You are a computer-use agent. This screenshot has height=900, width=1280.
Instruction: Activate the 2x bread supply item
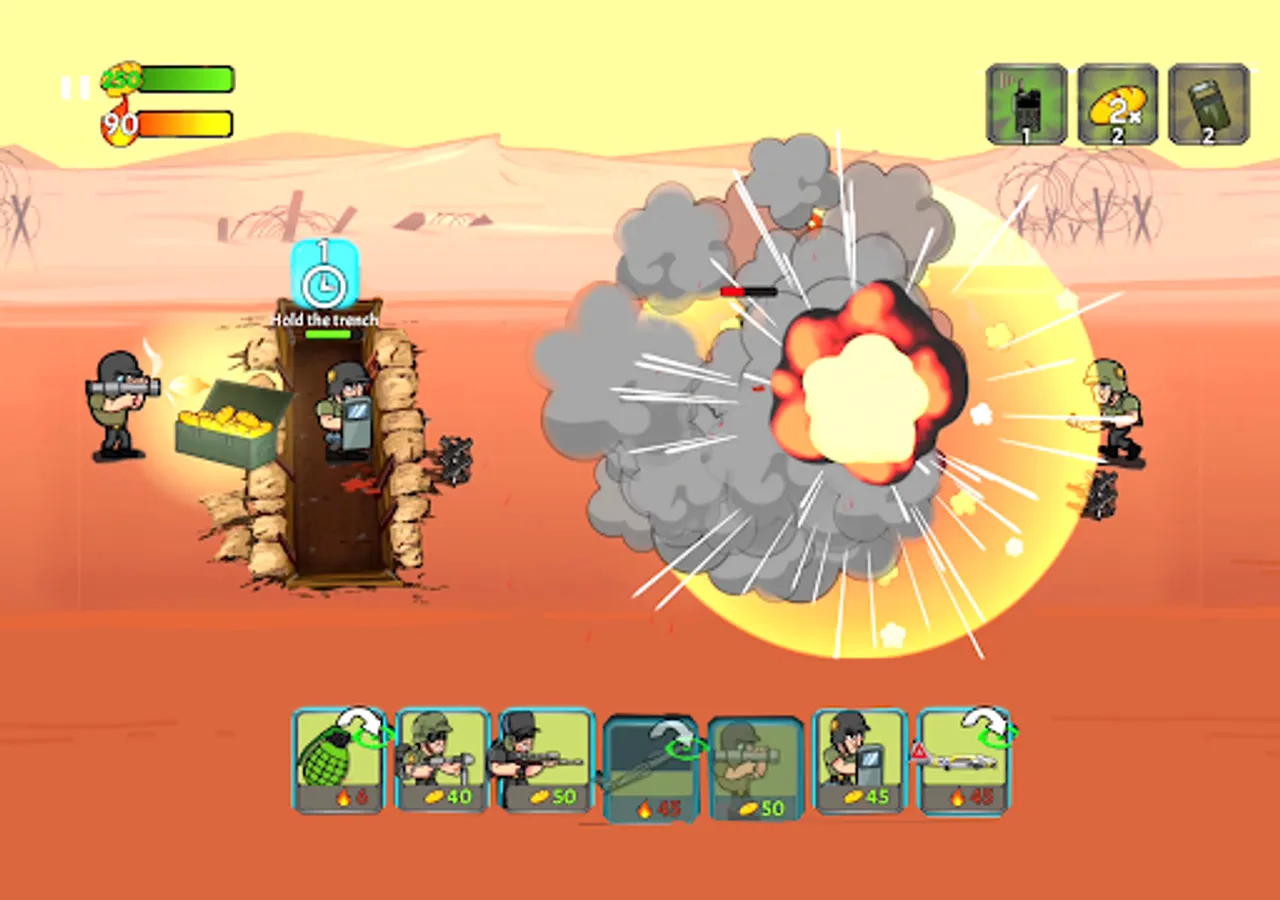pos(1117,104)
